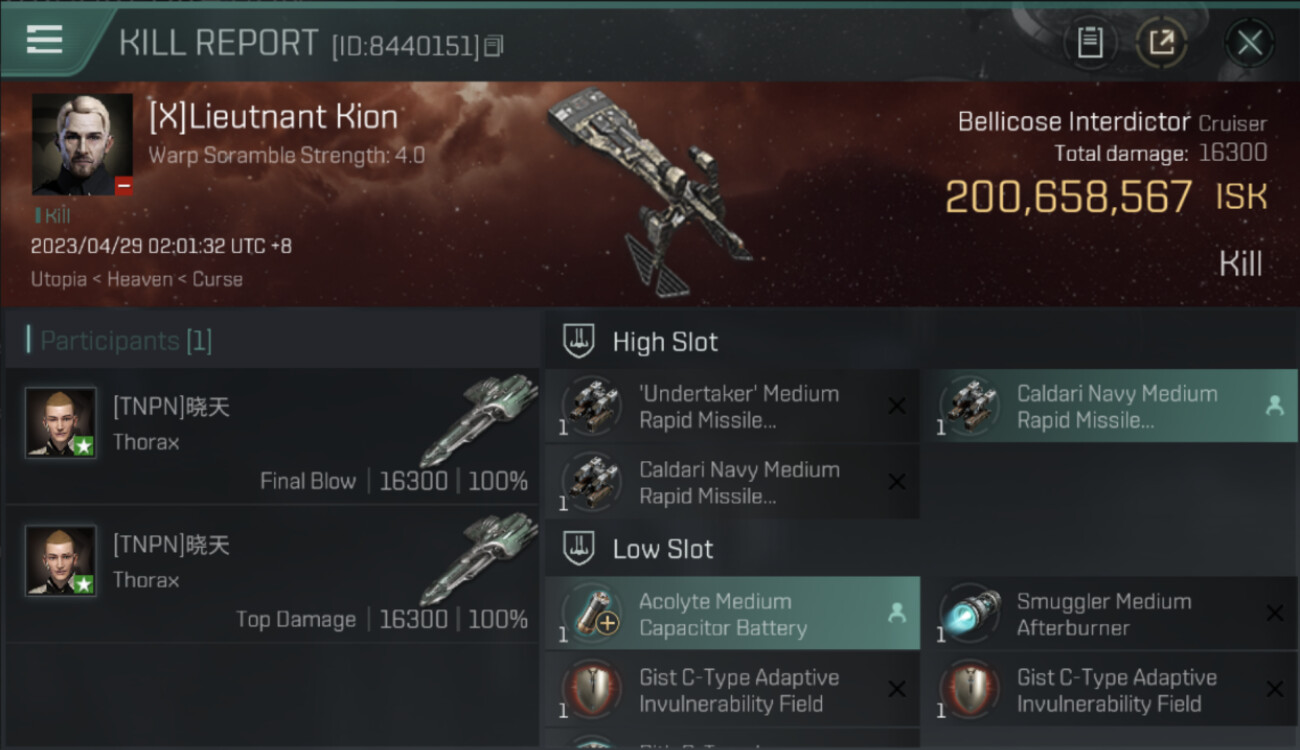Share the kill report externally
This screenshot has width=1300, height=750.
click(x=1161, y=43)
